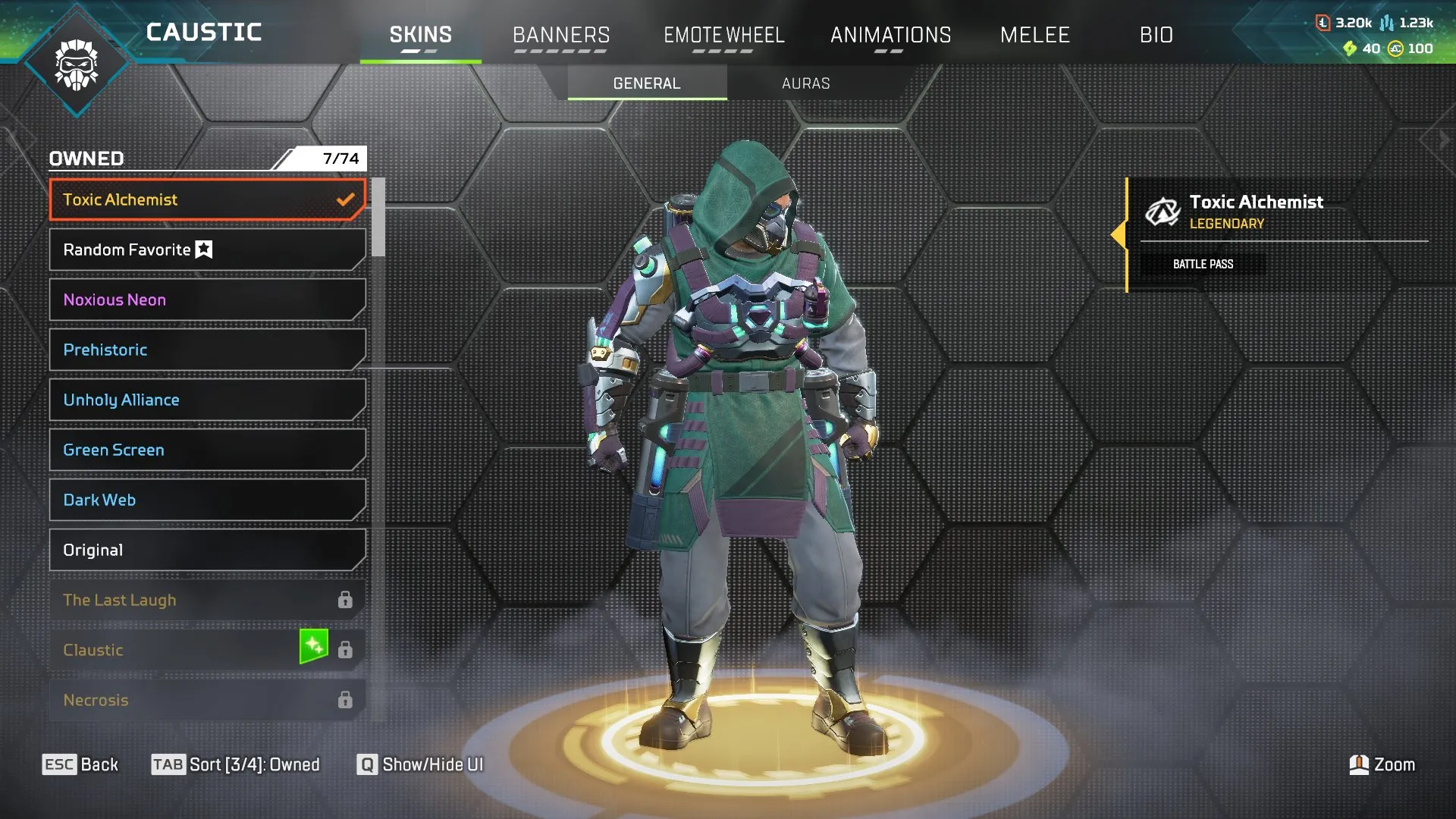The height and width of the screenshot is (819, 1456).
Task: Click the checkmark on Toxic Alchemist
Action: point(347,199)
